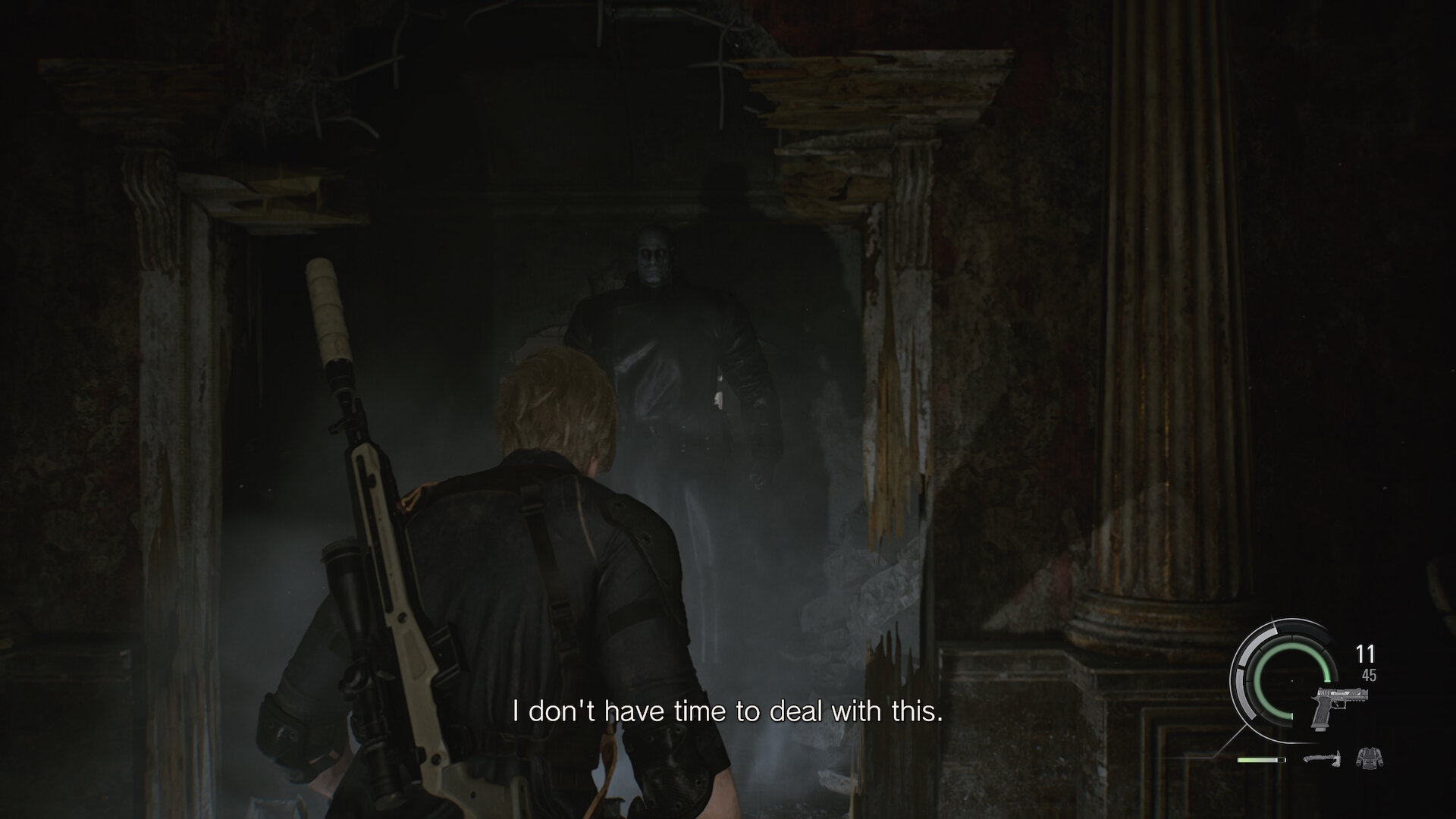Click Leon's sniper rifle suppressor

pyautogui.click(x=328, y=309)
